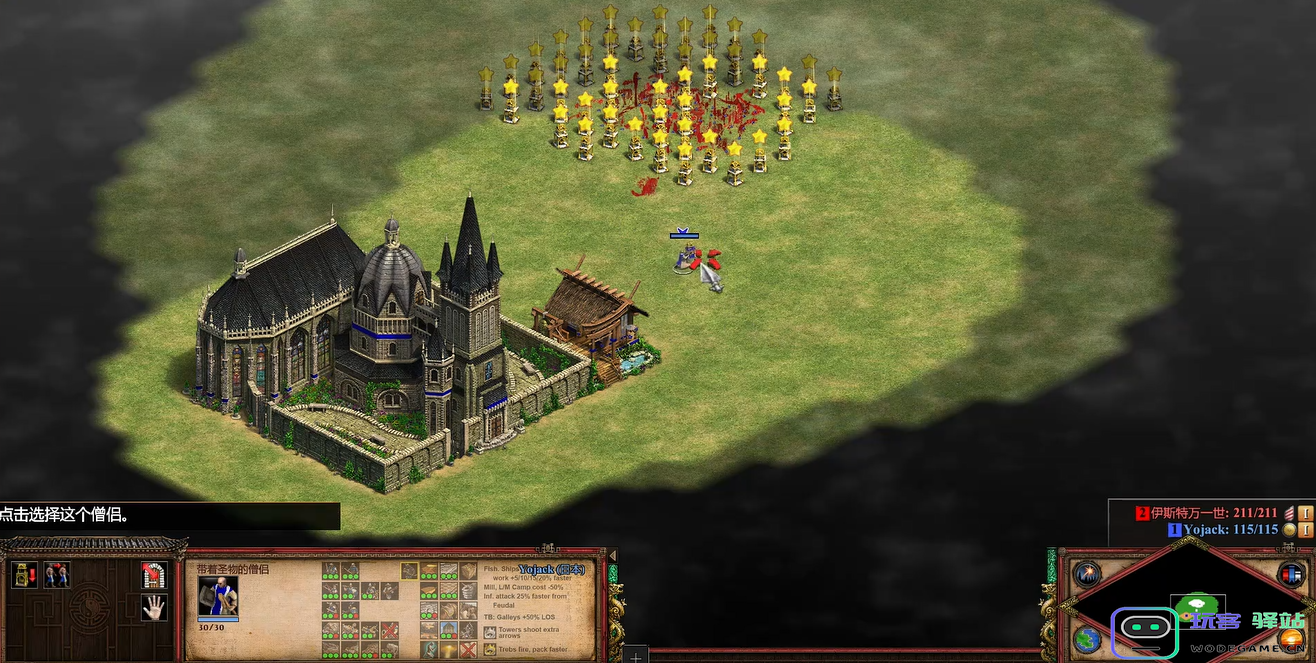Activate the garrison command icon
This screenshot has width=1316, height=663.
pos(153,575)
